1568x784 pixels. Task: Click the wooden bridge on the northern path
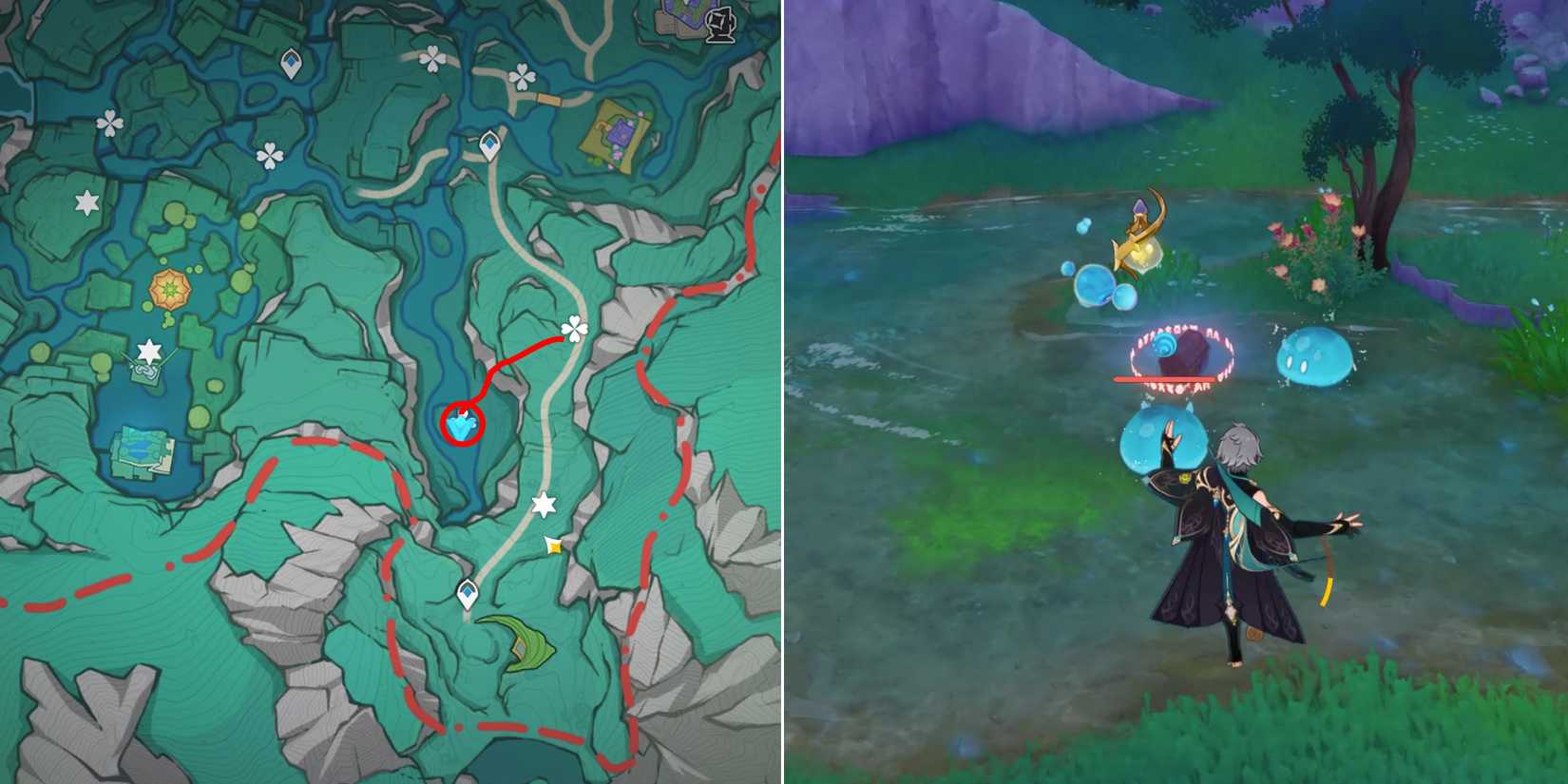[x=547, y=99]
